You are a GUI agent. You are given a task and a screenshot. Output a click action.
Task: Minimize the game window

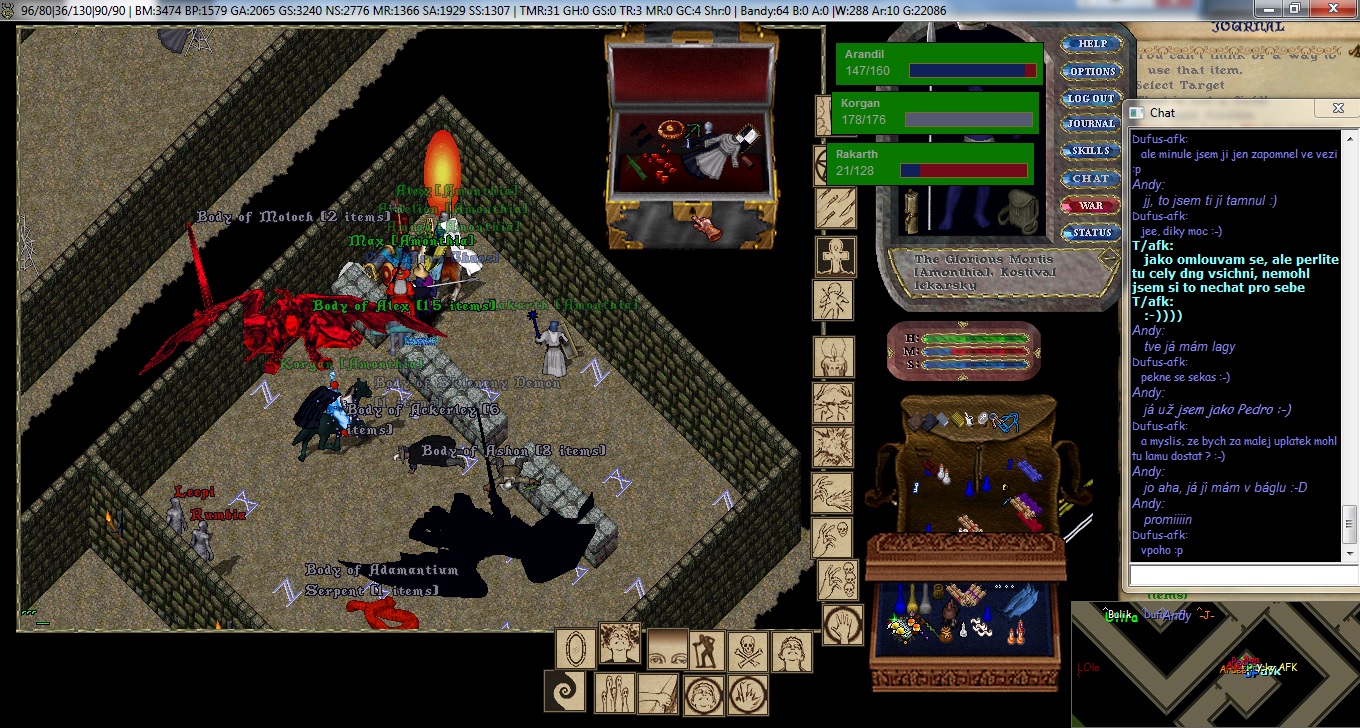(x=1268, y=9)
